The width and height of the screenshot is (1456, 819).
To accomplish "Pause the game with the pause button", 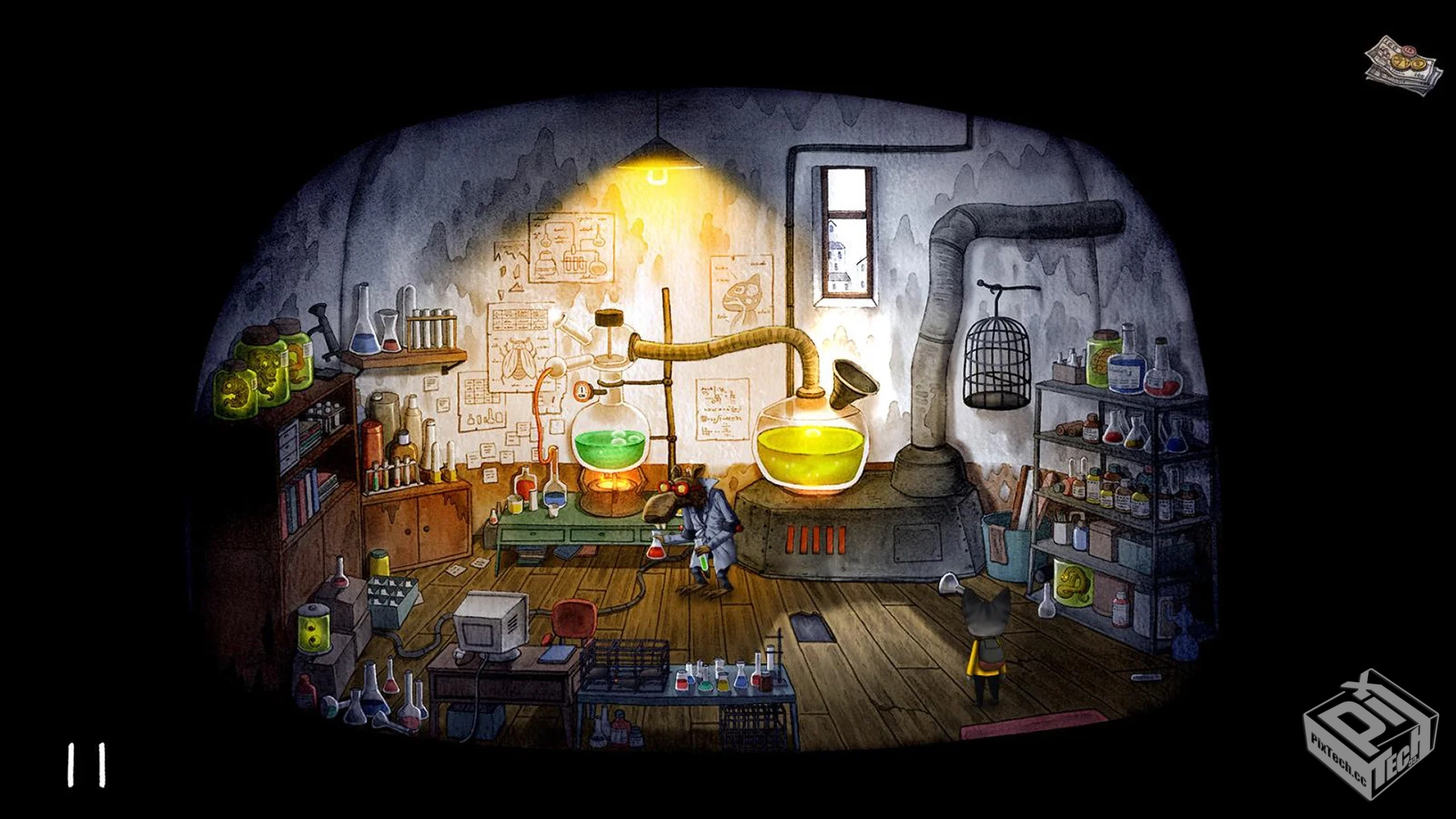I will [x=86, y=764].
